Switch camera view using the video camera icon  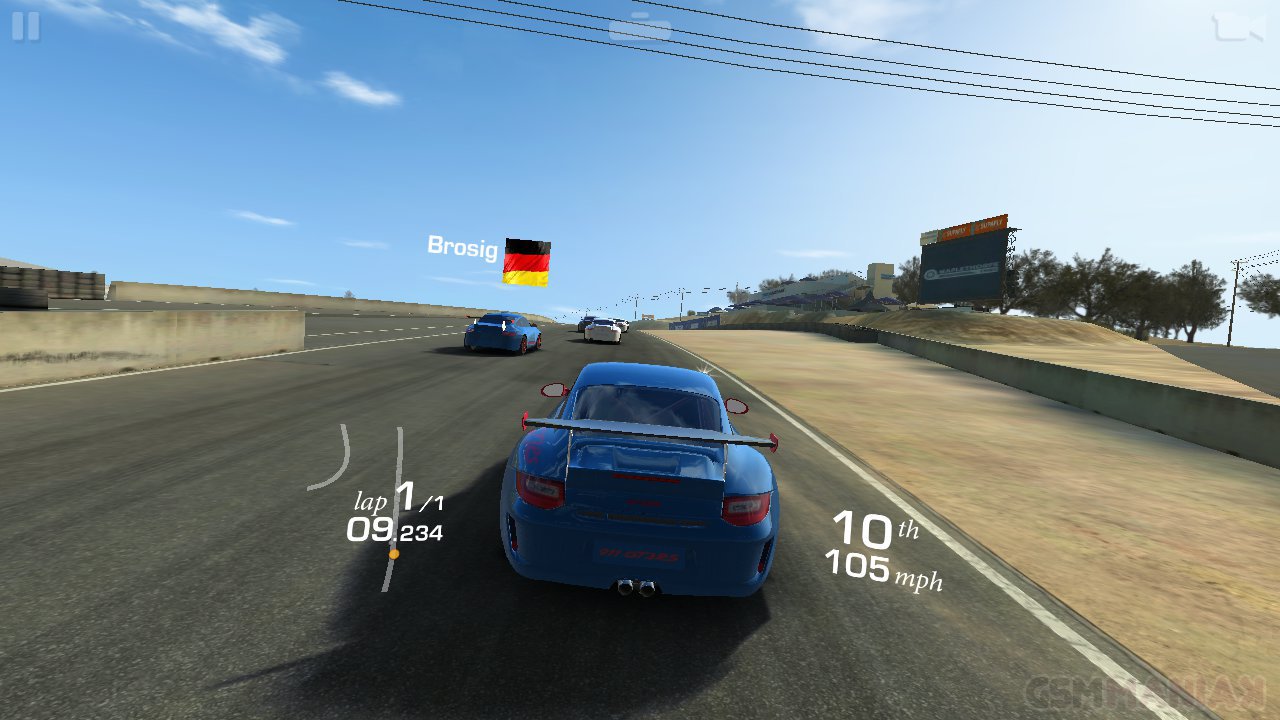pyautogui.click(x=1237, y=27)
